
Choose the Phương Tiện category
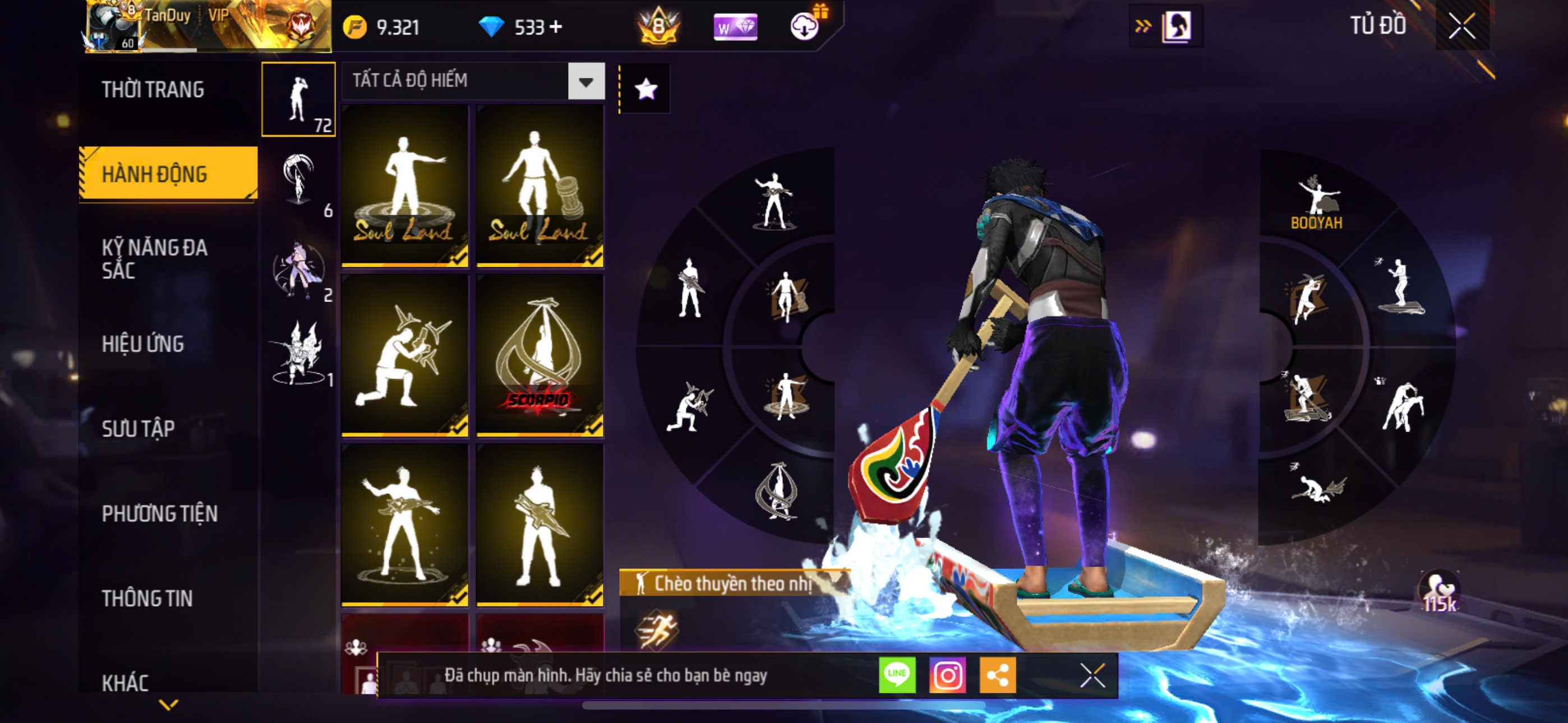[159, 513]
